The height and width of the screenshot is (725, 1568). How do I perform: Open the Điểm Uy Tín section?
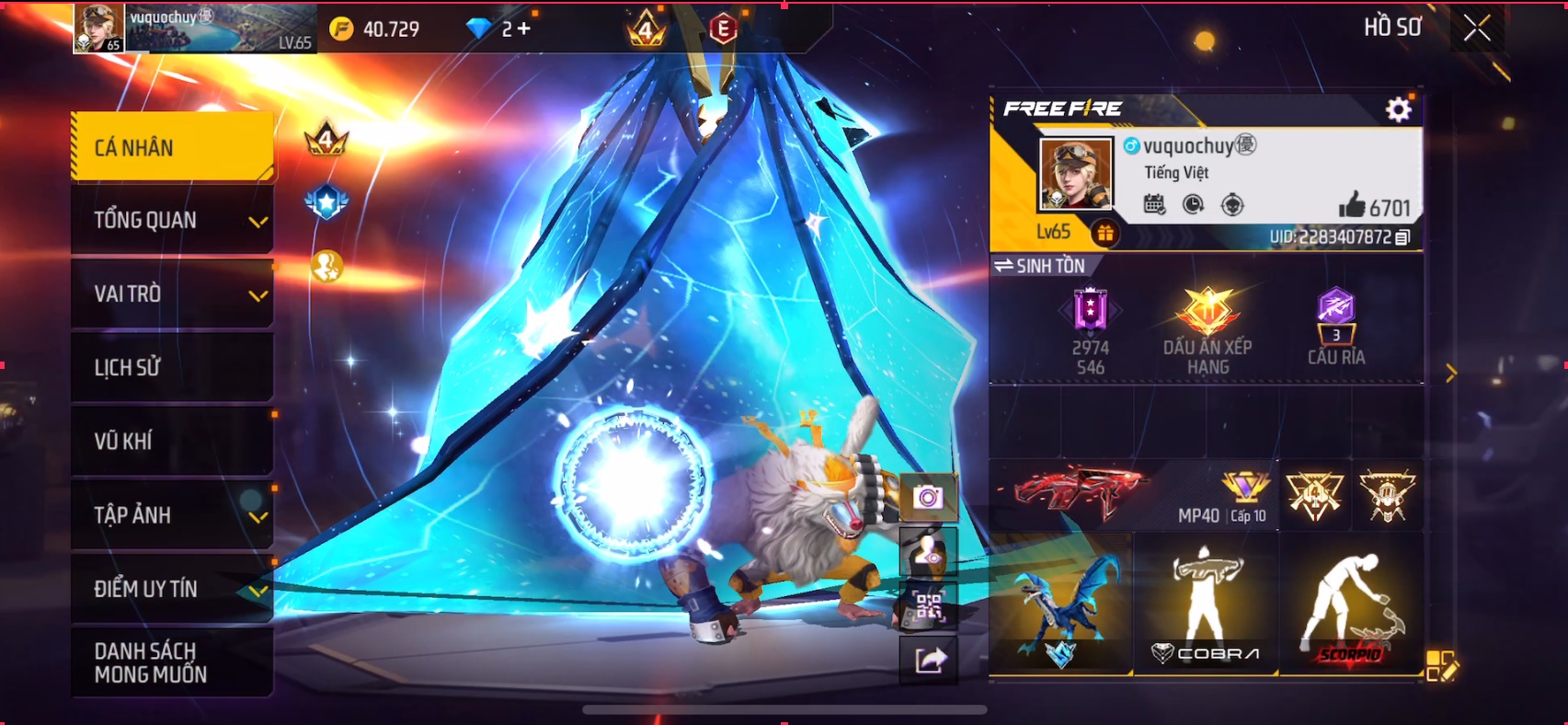[x=173, y=589]
